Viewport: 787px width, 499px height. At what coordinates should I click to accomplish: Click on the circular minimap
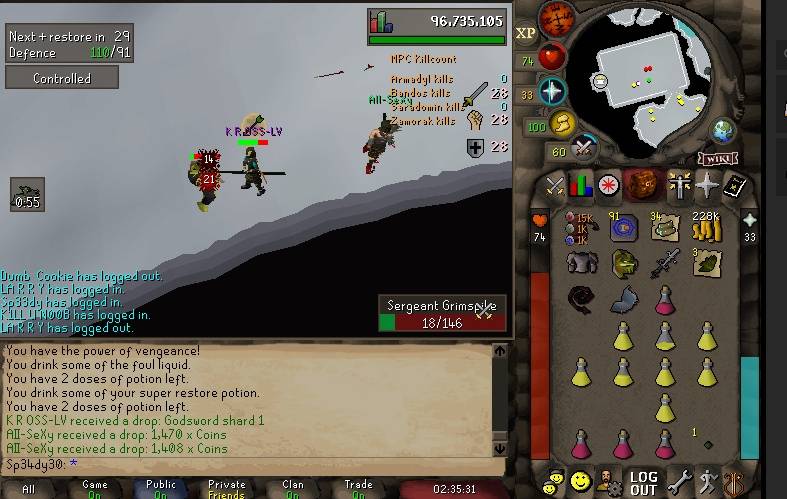click(x=650, y=80)
